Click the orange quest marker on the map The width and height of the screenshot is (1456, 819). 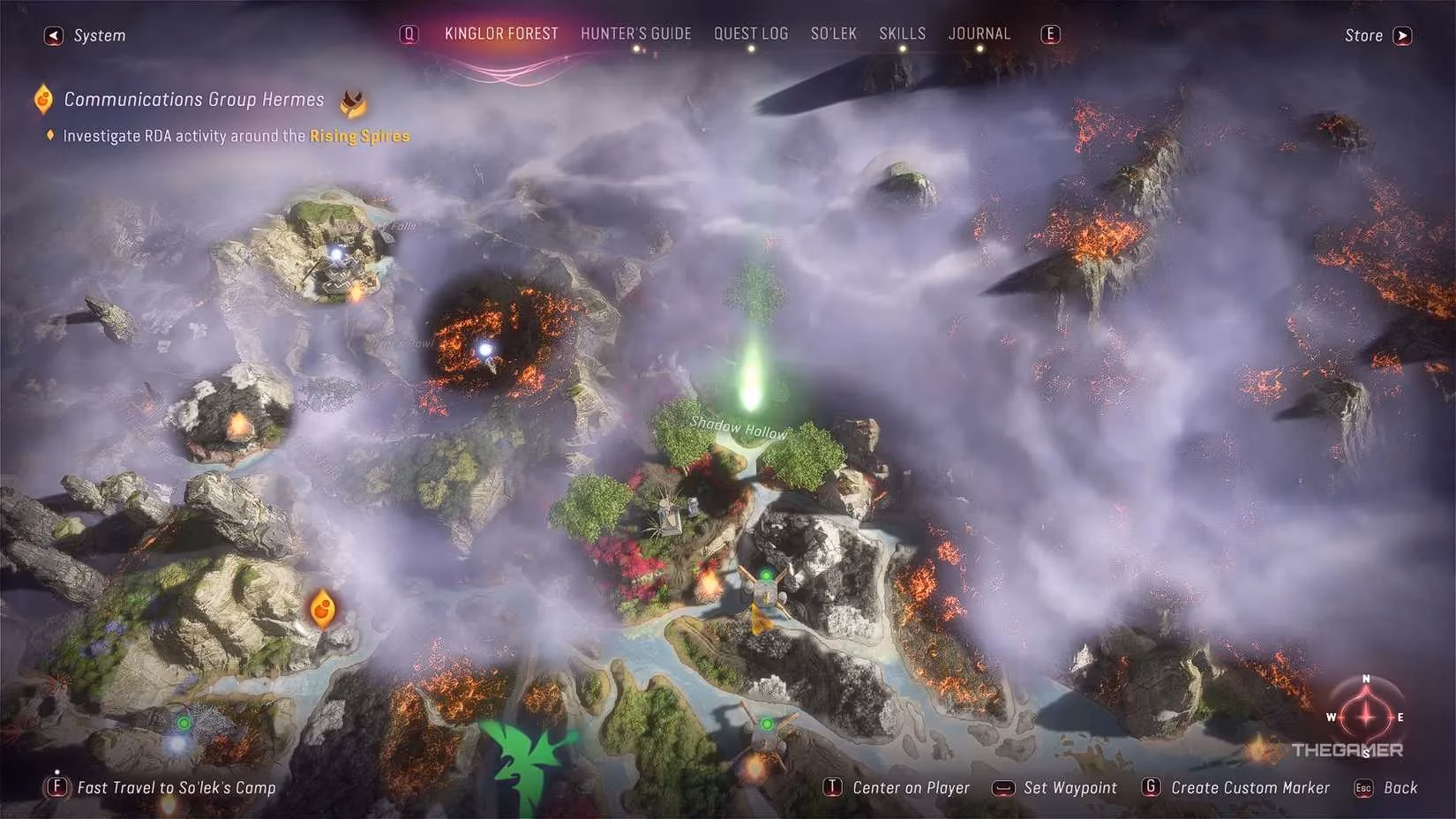[322, 608]
